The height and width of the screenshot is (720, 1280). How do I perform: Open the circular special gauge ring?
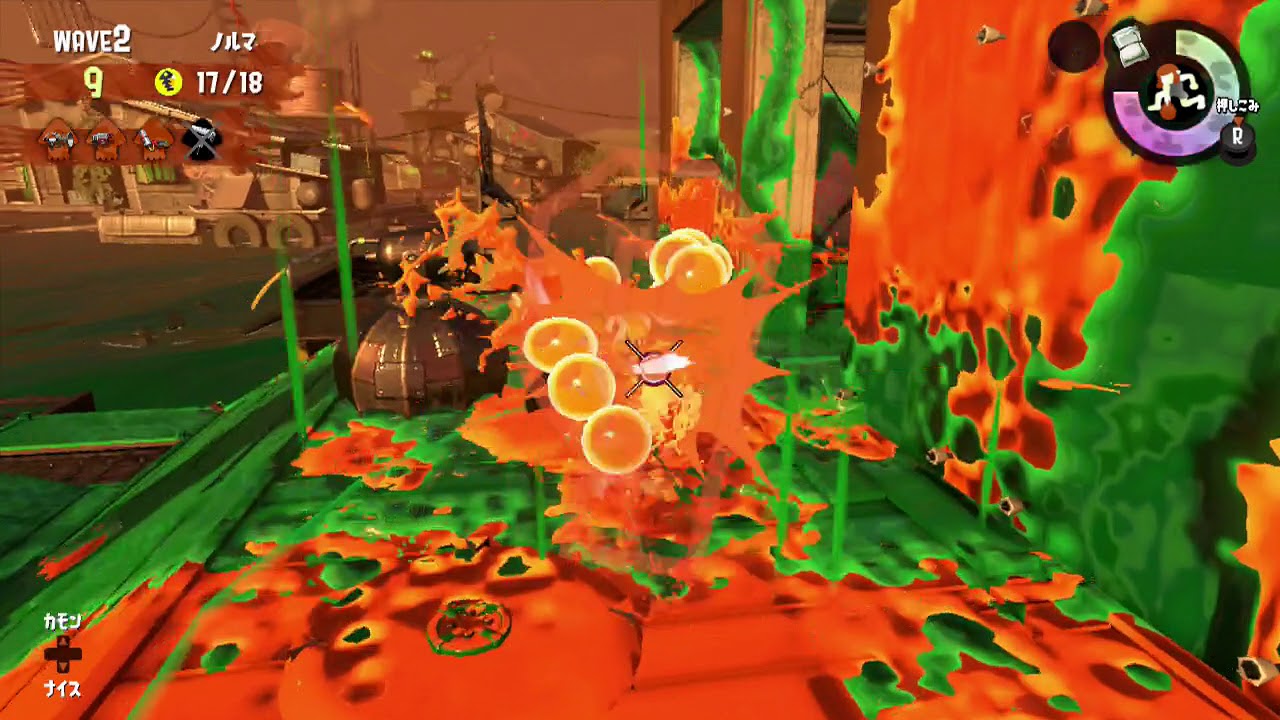click(x=1215, y=62)
